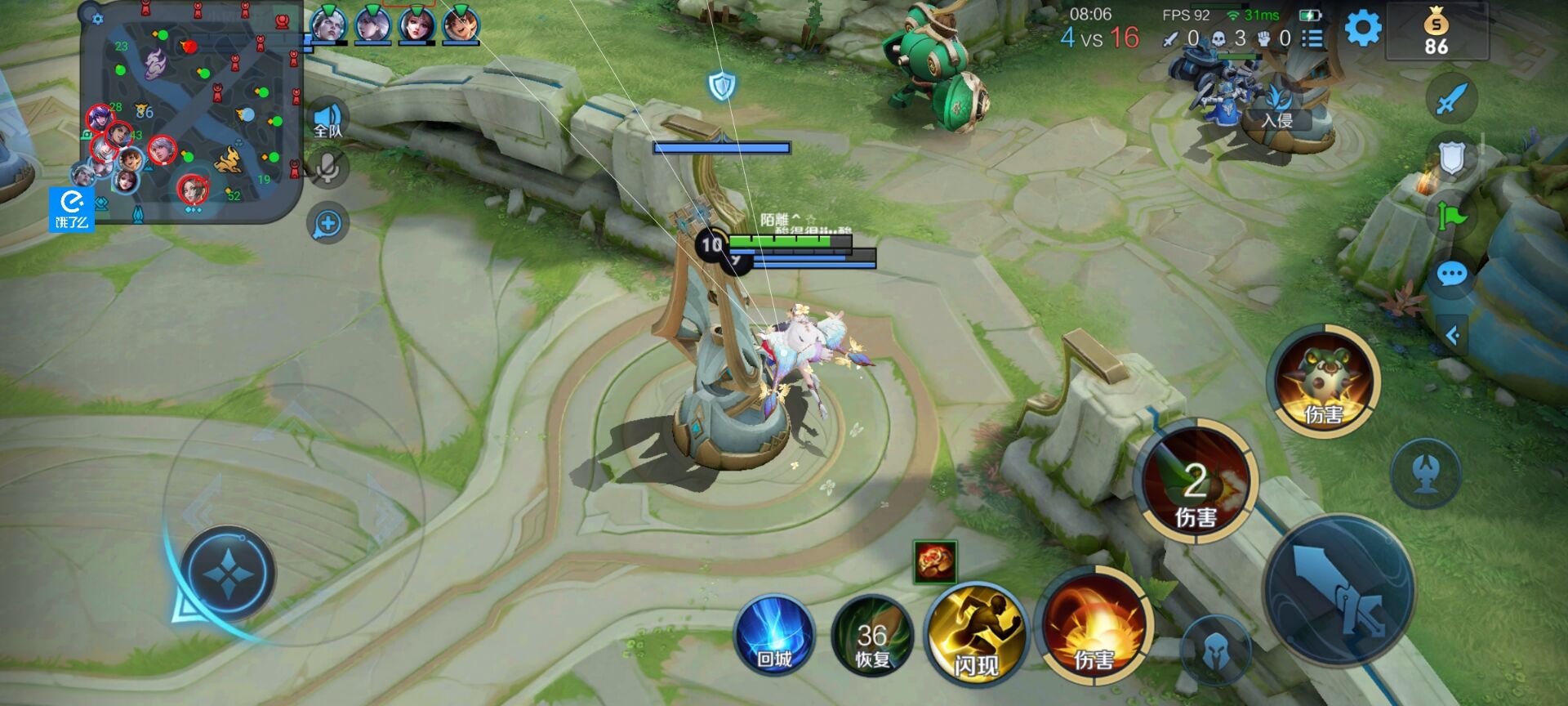Select the minion-targeting attack button

(x=1215, y=650)
